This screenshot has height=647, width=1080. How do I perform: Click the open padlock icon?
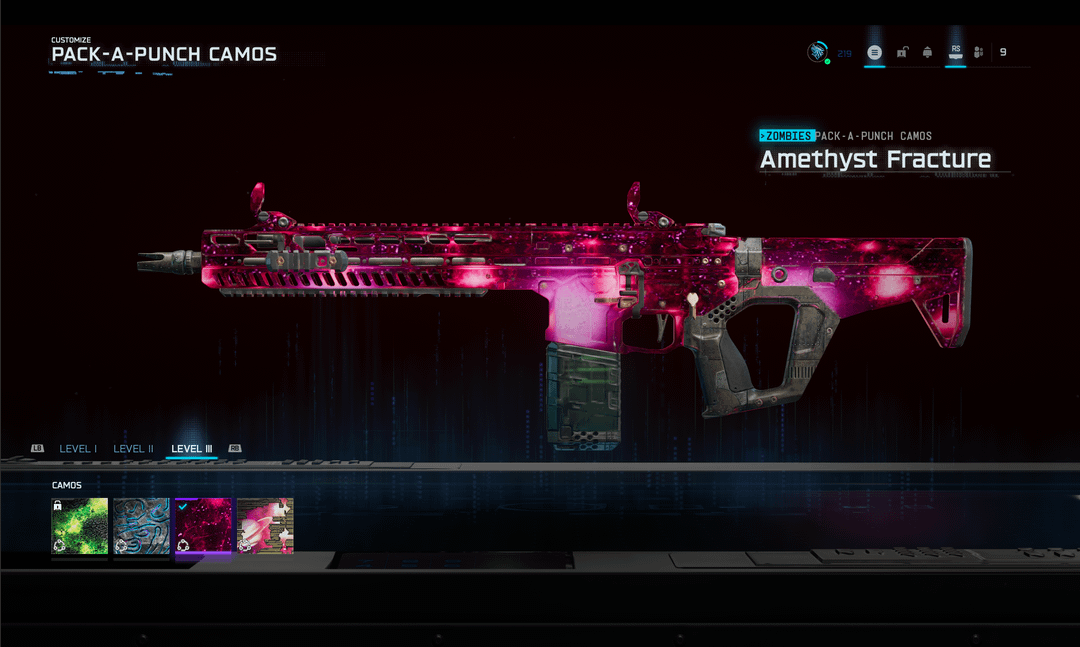coord(902,52)
